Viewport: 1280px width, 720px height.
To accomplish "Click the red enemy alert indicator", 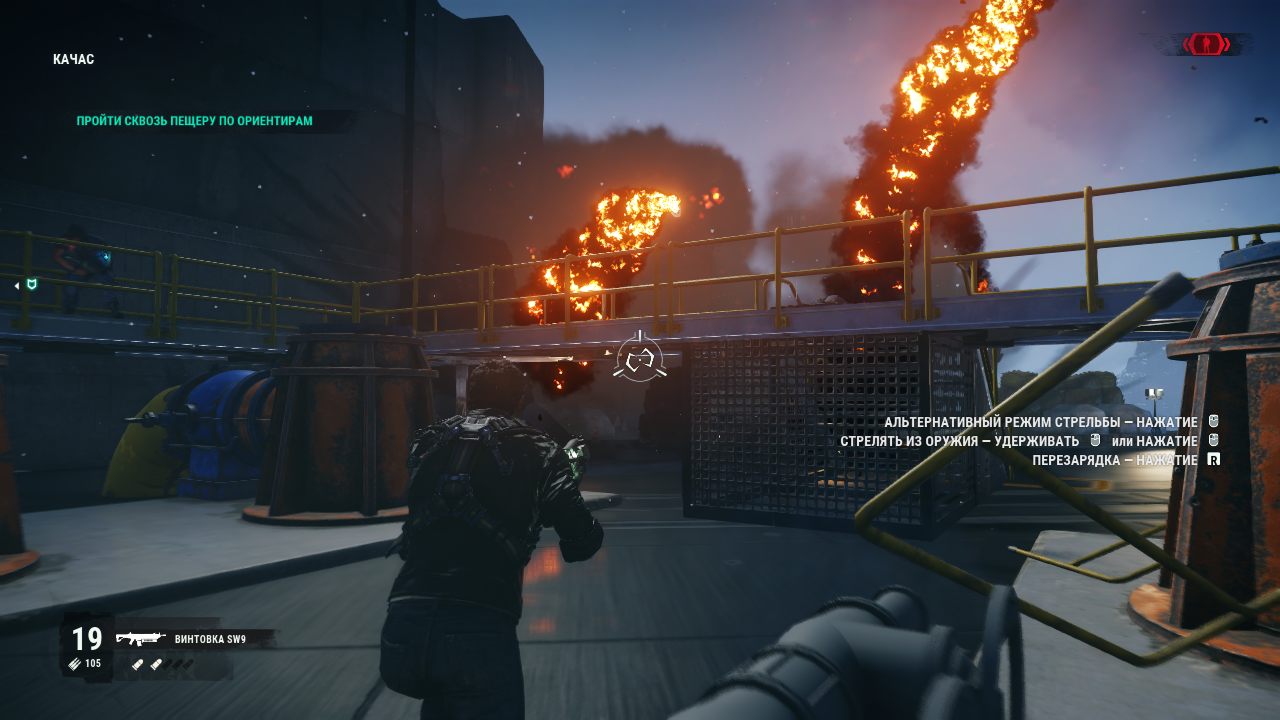I will 1207,44.
